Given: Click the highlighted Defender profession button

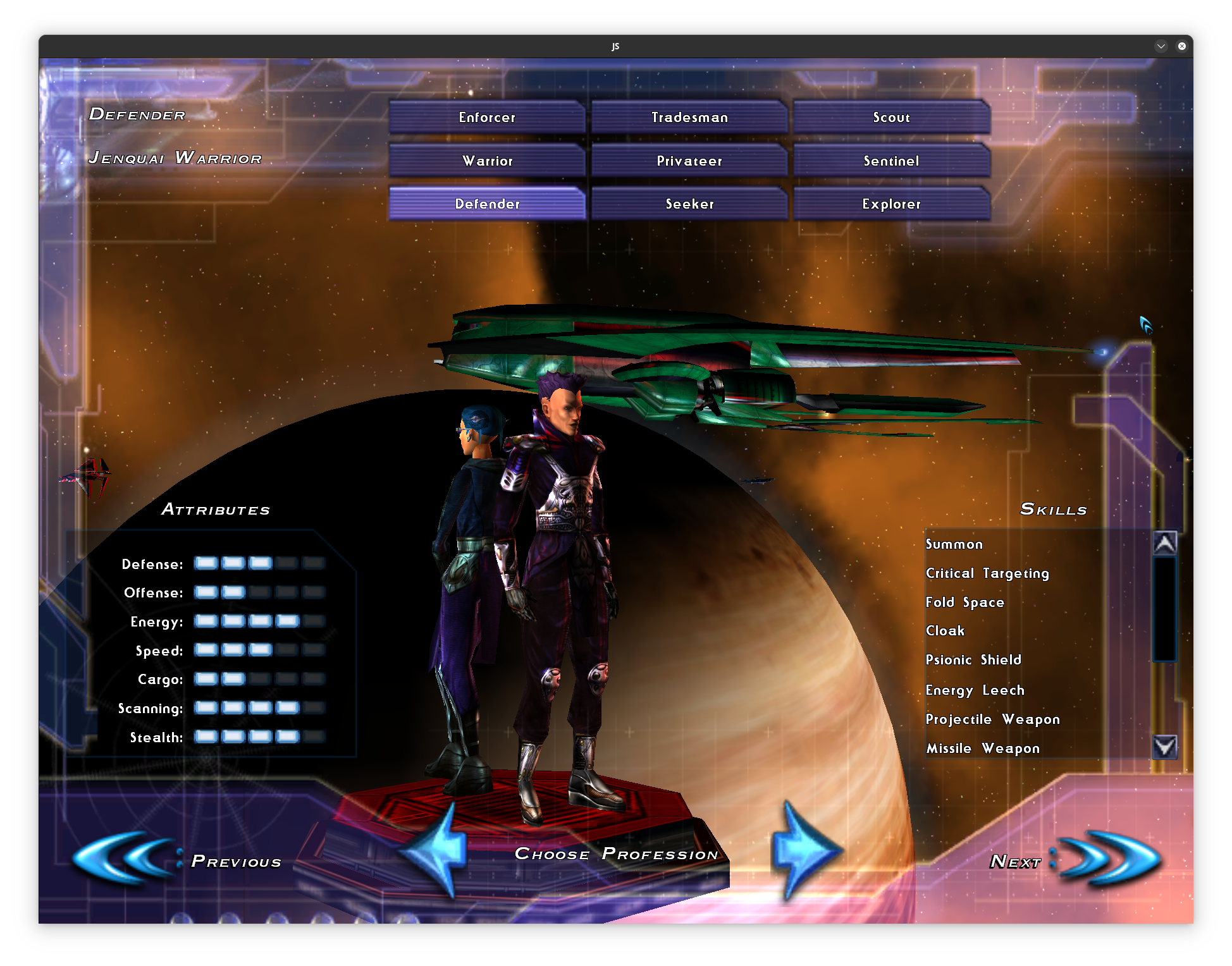Looking at the screenshot, I should tap(487, 204).
